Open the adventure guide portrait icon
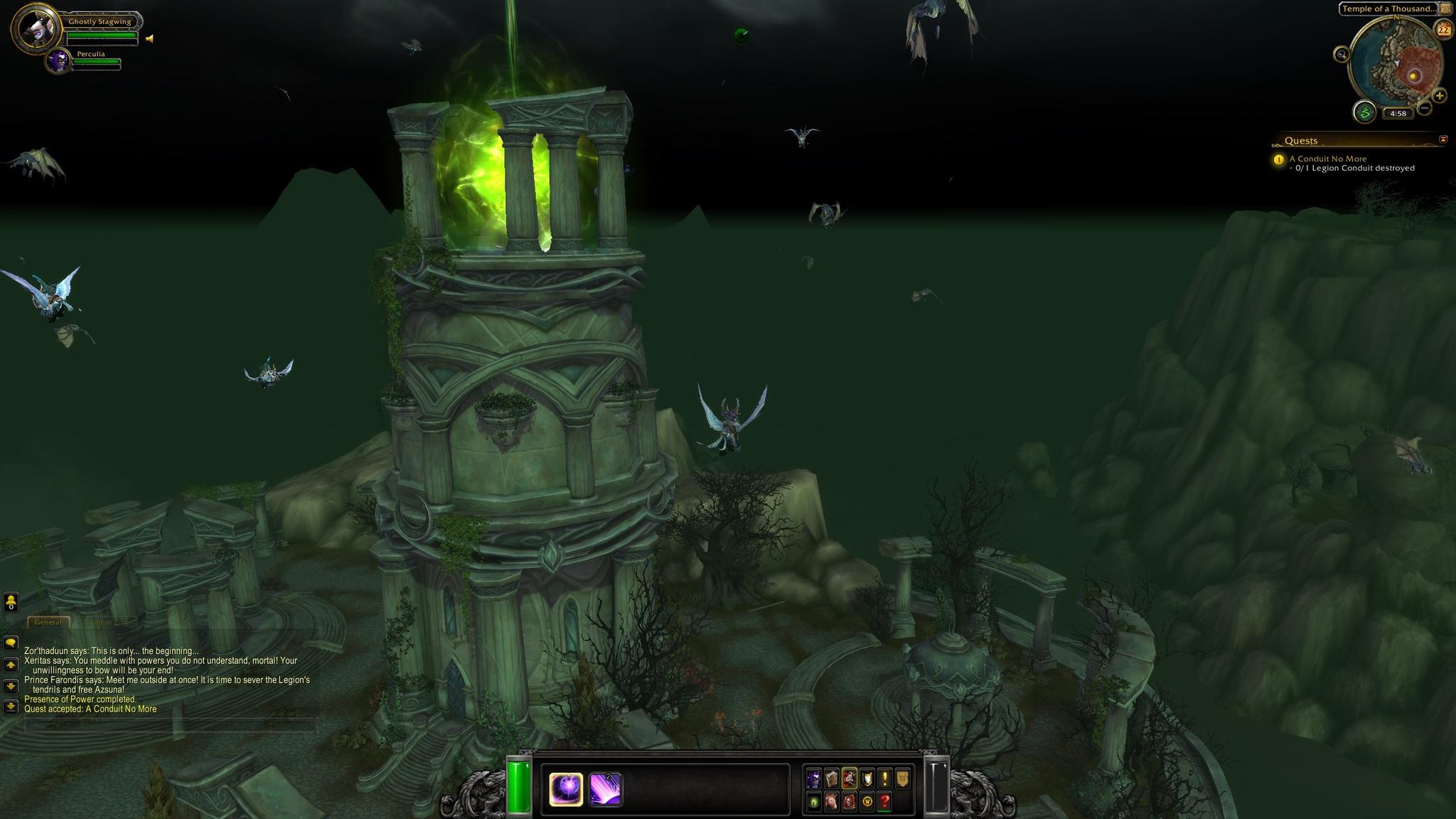The width and height of the screenshot is (1456, 819). click(x=849, y=802)
